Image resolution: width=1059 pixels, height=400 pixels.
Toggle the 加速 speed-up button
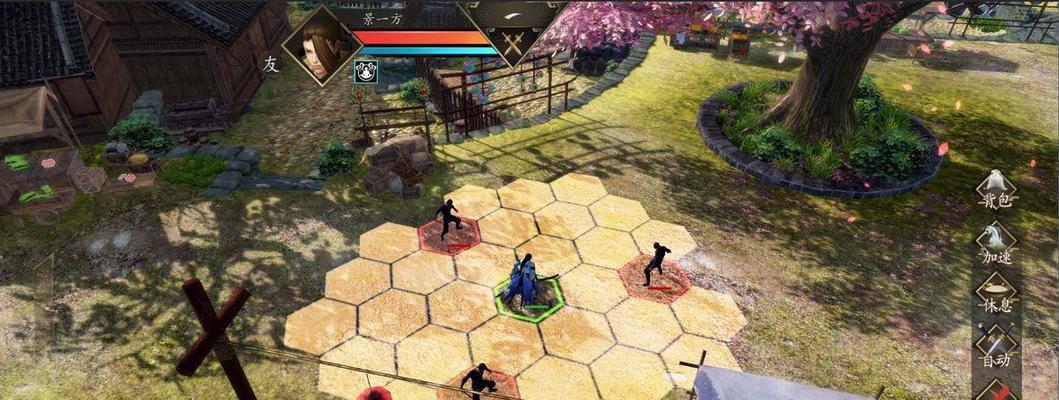point(995,240)
